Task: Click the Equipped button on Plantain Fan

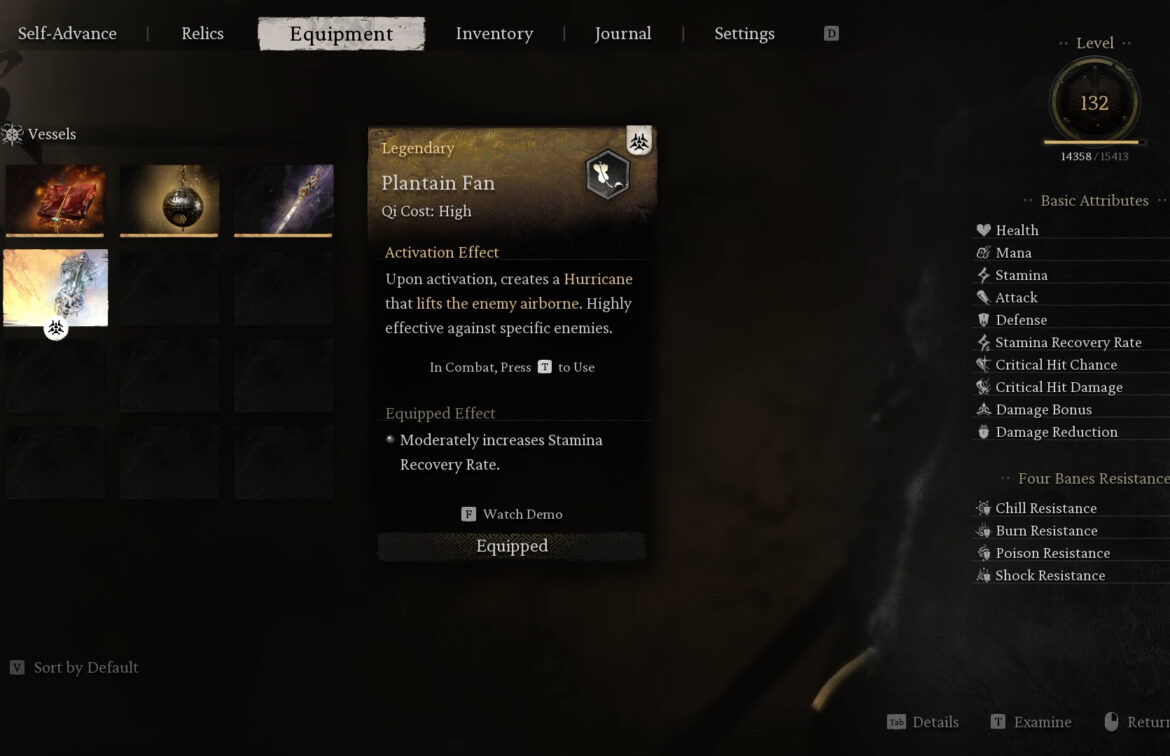Action: pyautogui.click(x=511, y=546)
